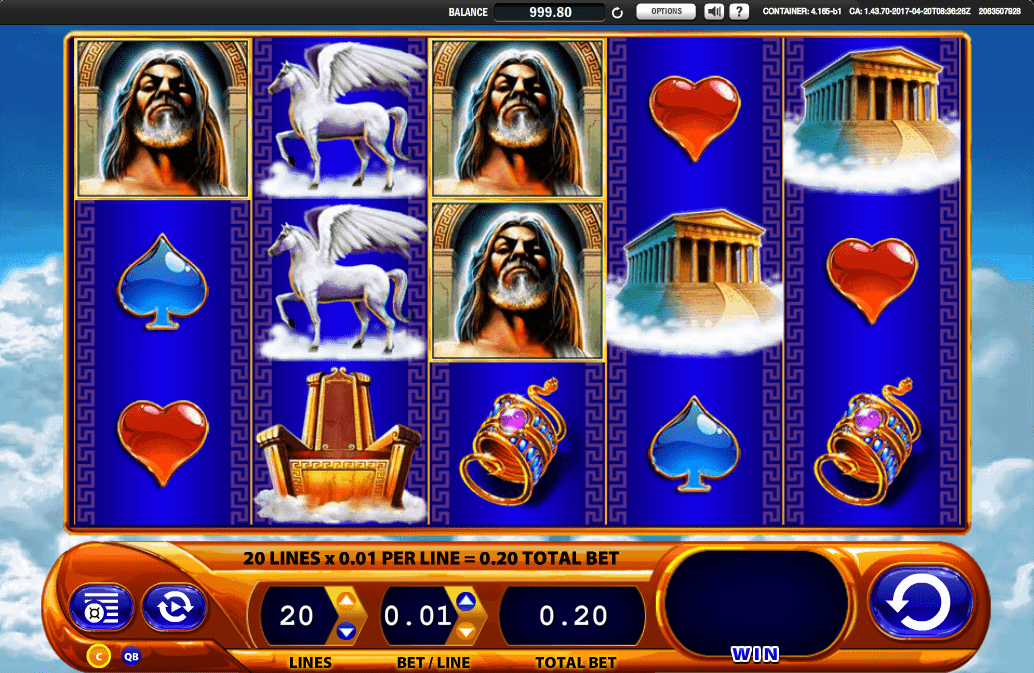Screen dimensions: 1034x673
Task: Click the small orange C button
Action: (99, 656)
